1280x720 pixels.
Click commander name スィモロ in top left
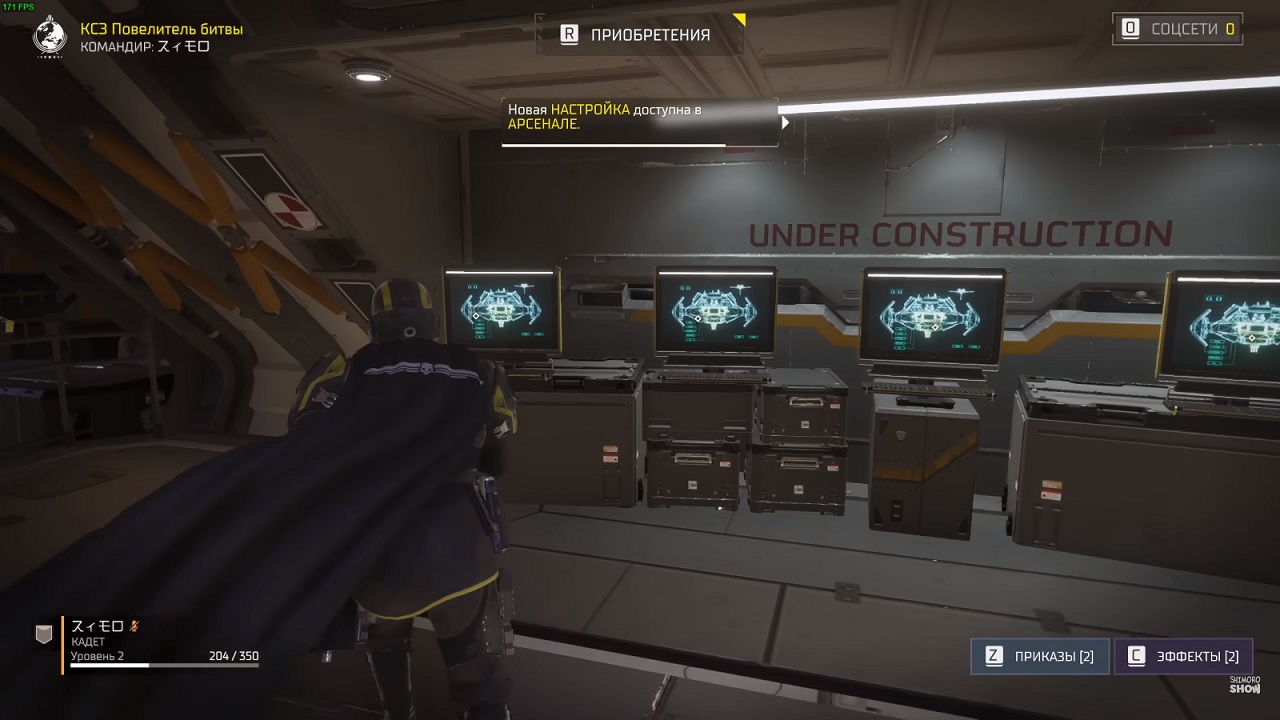185,44
